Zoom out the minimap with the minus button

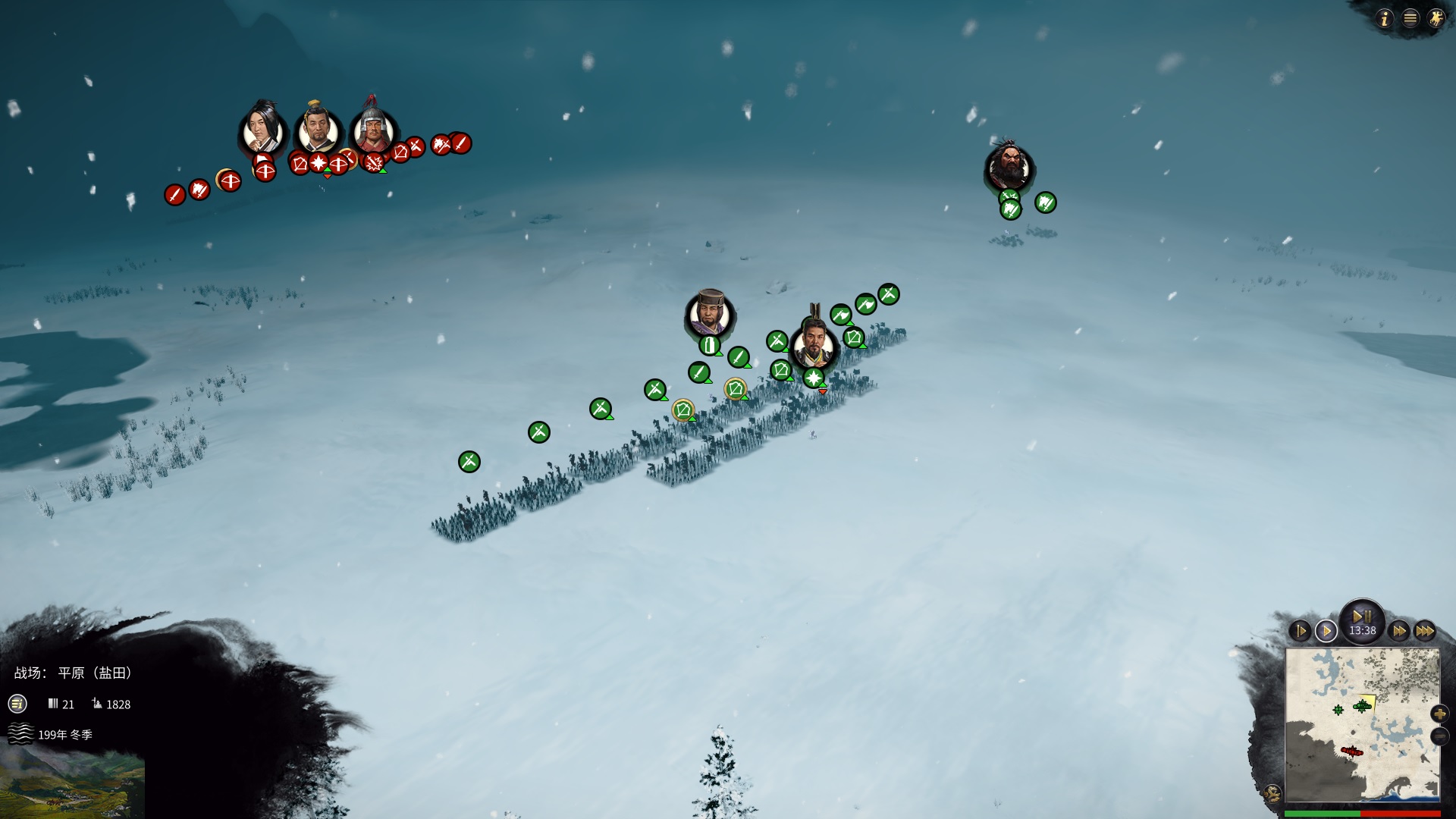[x=1439, y=736]
